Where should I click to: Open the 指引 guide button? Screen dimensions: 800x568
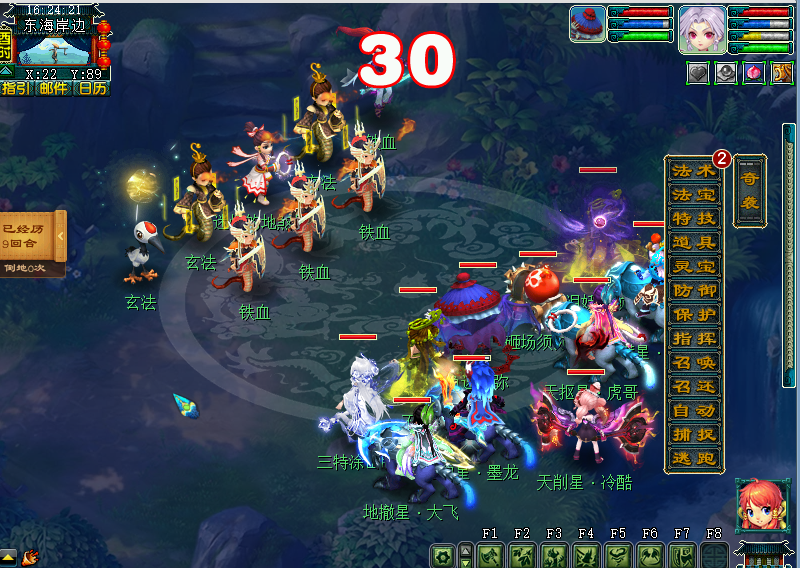(15, 88)
